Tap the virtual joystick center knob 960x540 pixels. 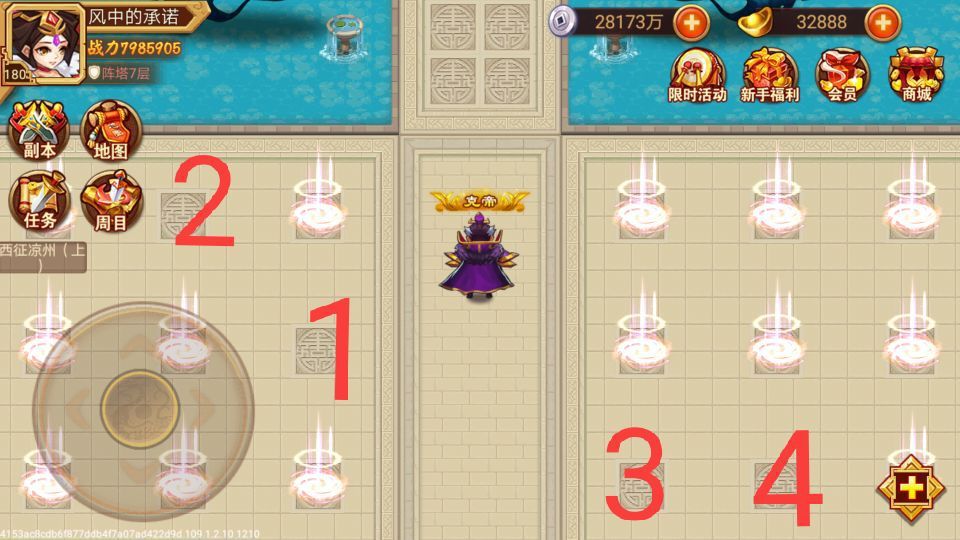tap(140, 409)
